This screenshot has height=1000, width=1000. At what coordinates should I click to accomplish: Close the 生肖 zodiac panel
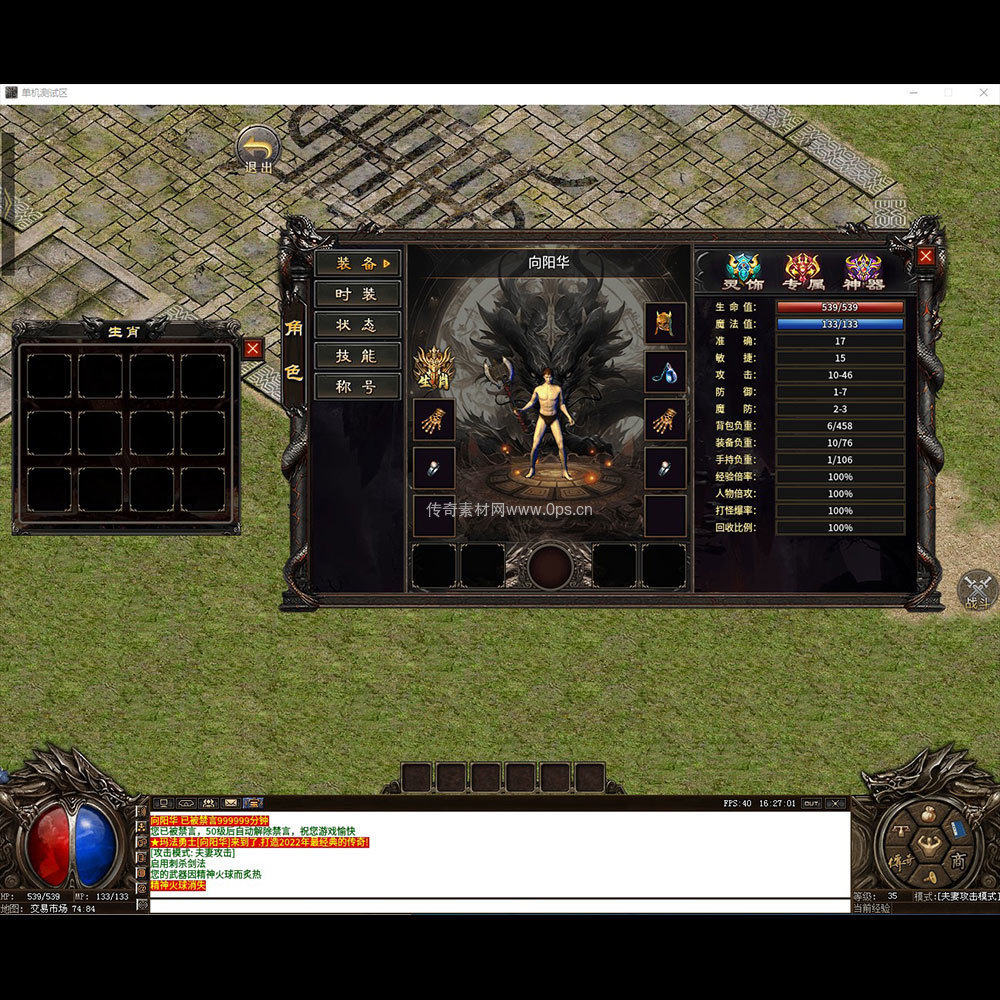click(x=253, y=348)
